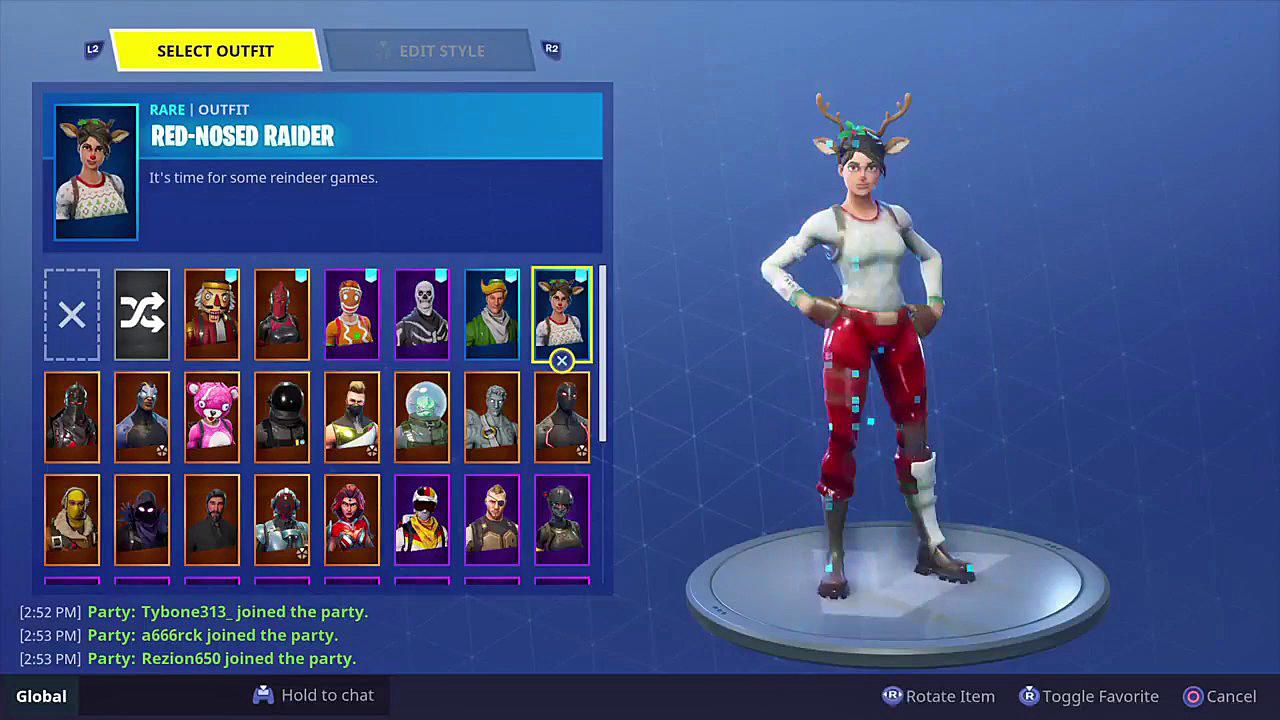The image size is (1280, 720).
Task: Click the Cancel option
Action: coord(1220,696)
